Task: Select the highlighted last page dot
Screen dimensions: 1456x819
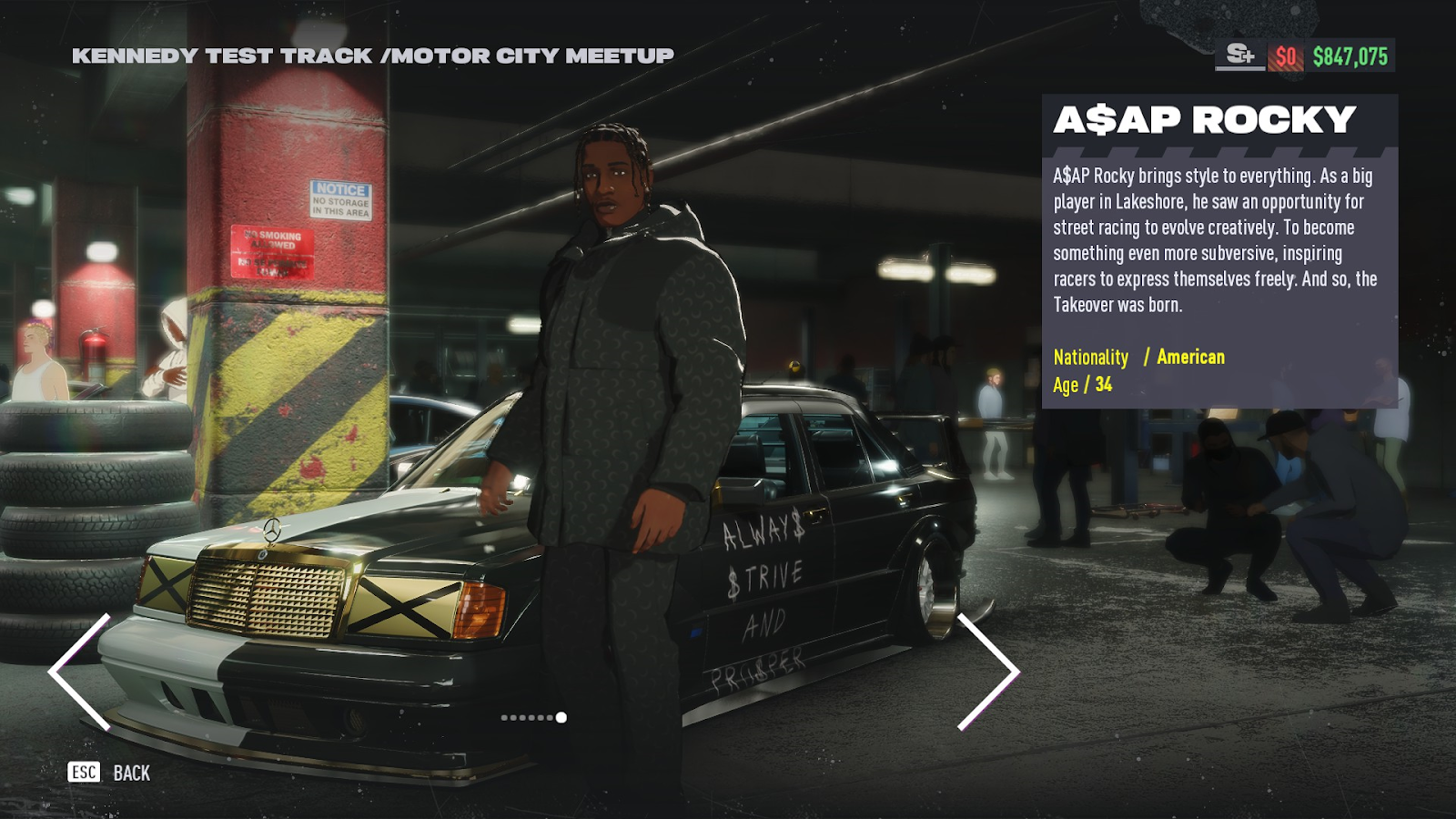Action: tap(561, 718)
